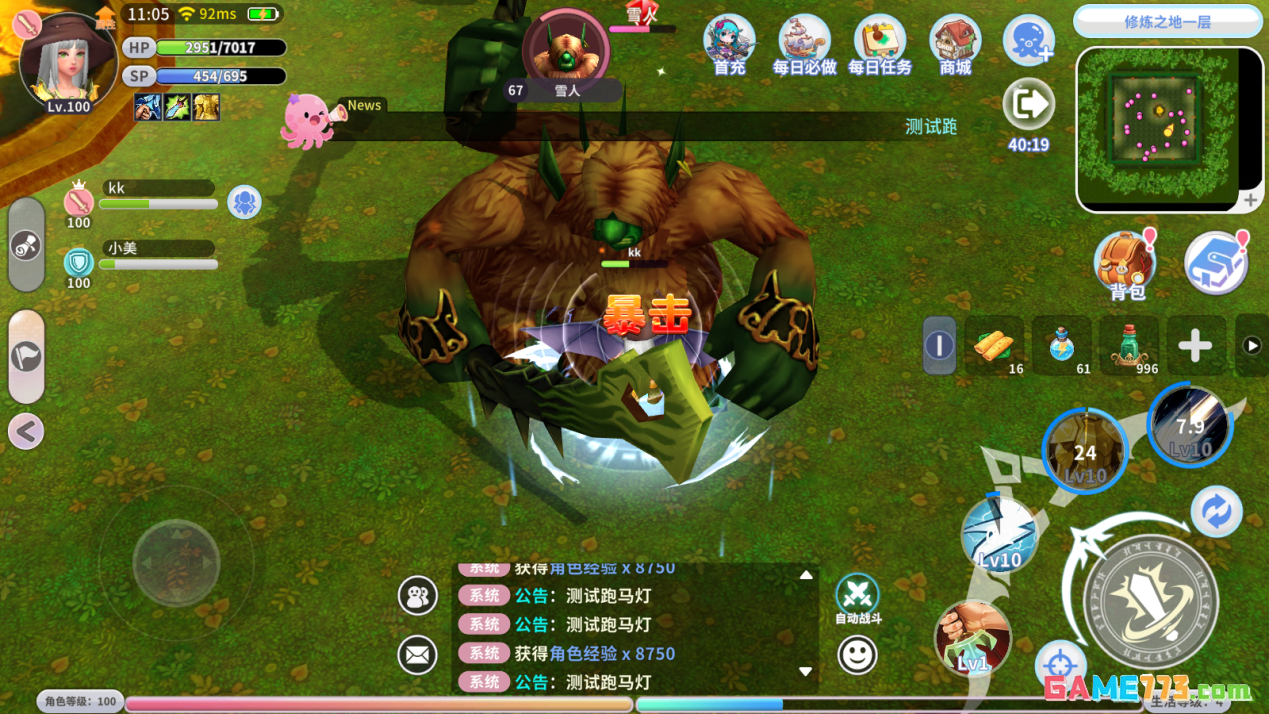Open the 首充 first recharge menu

pos(729,44)
